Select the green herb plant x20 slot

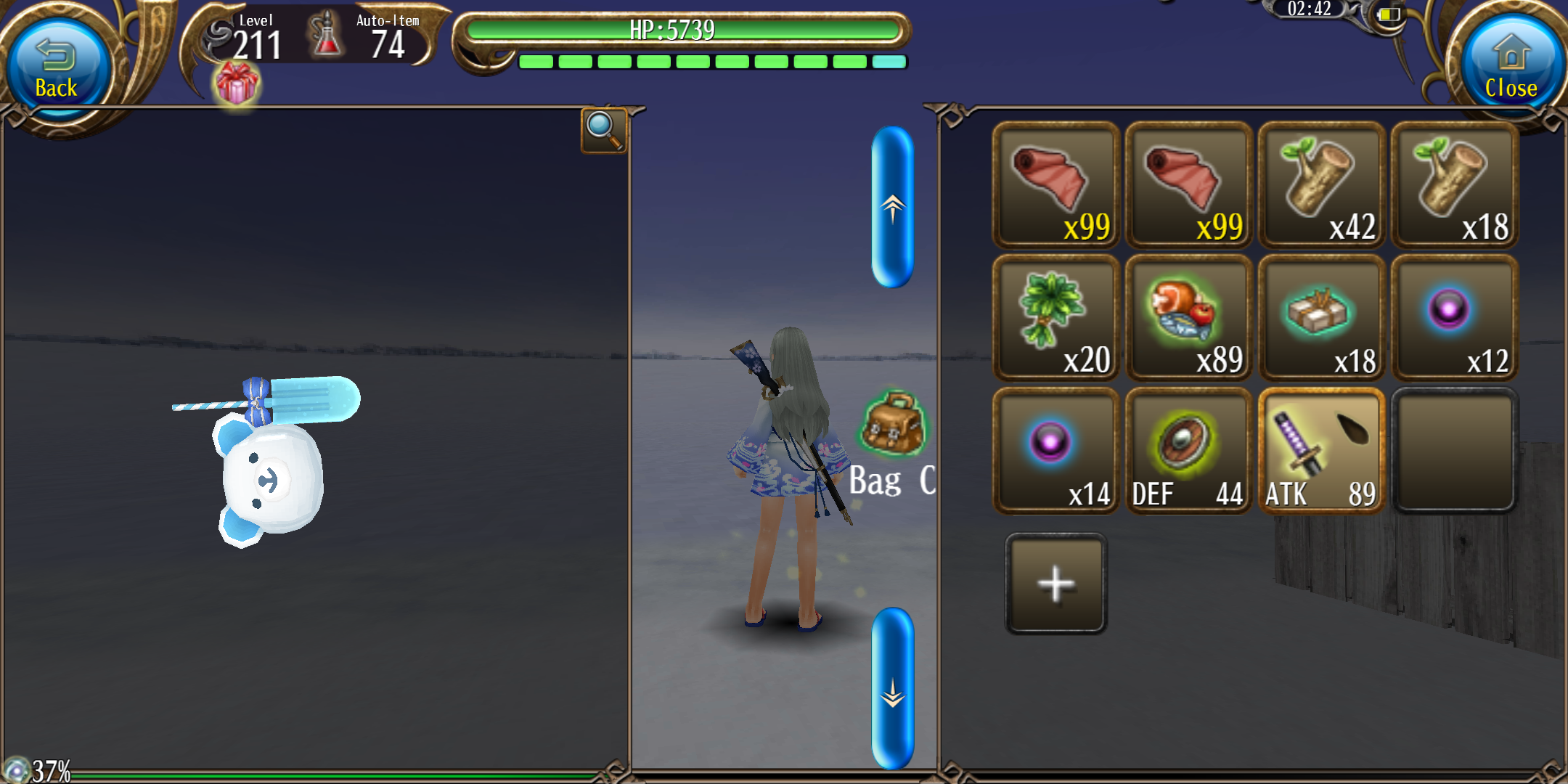click(1055, 318)
